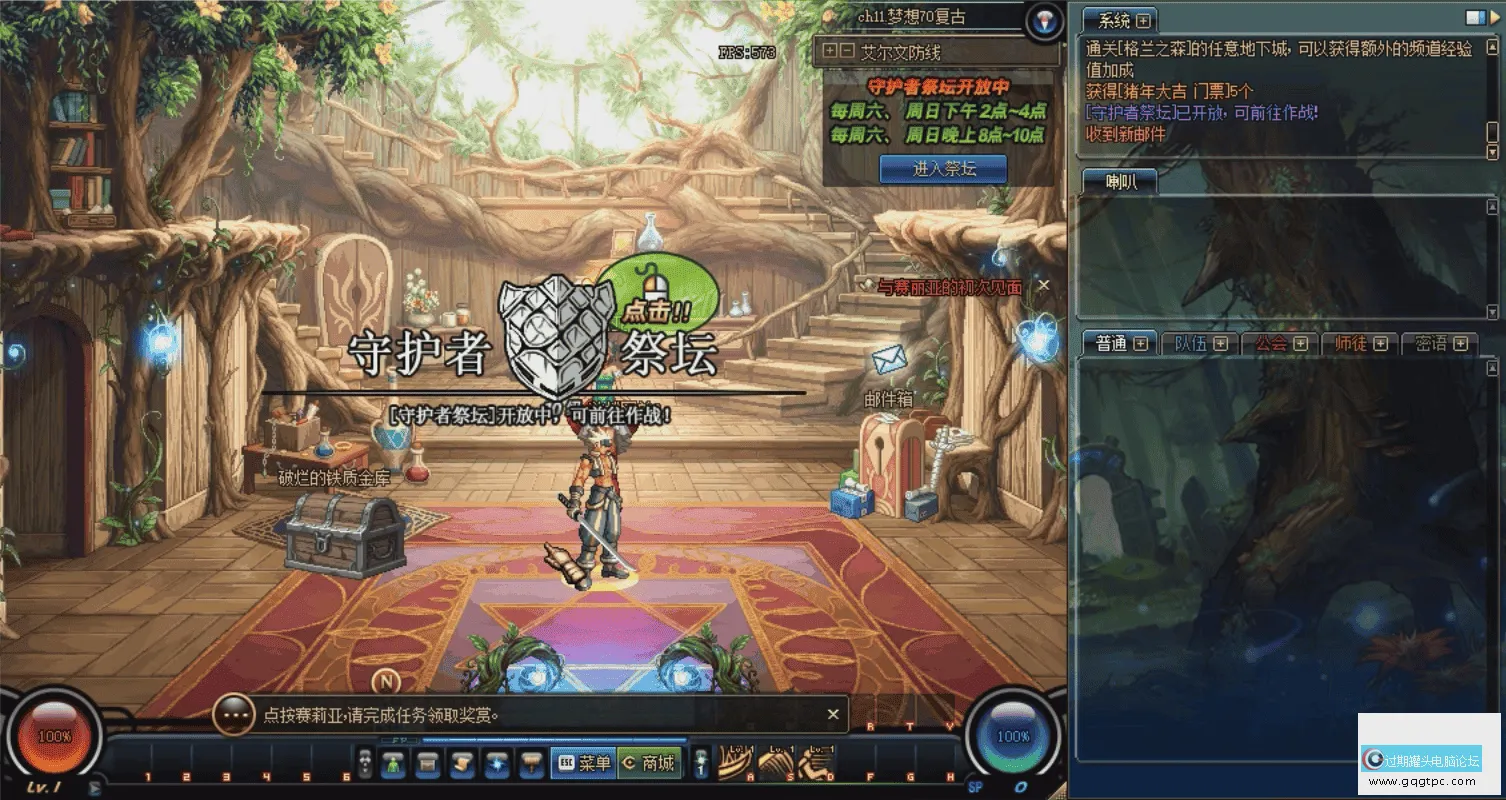Click the round channel selector icon beside ch11
The height and width of the screenshot is (800, 1506).
pyautogui.click(x=1043, y=23)
